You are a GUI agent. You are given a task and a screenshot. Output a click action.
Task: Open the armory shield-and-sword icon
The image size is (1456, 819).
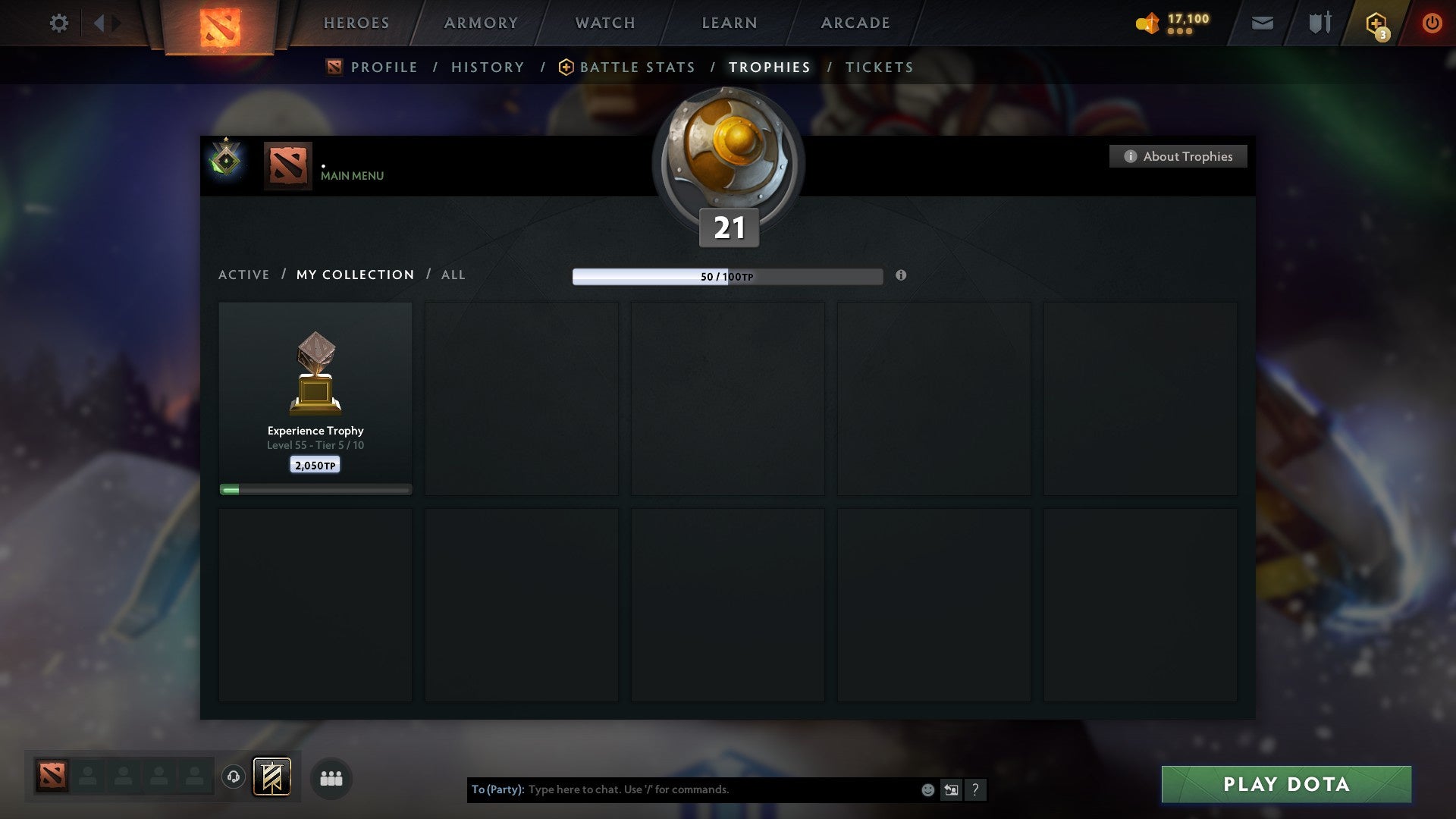click(1319, 23)
